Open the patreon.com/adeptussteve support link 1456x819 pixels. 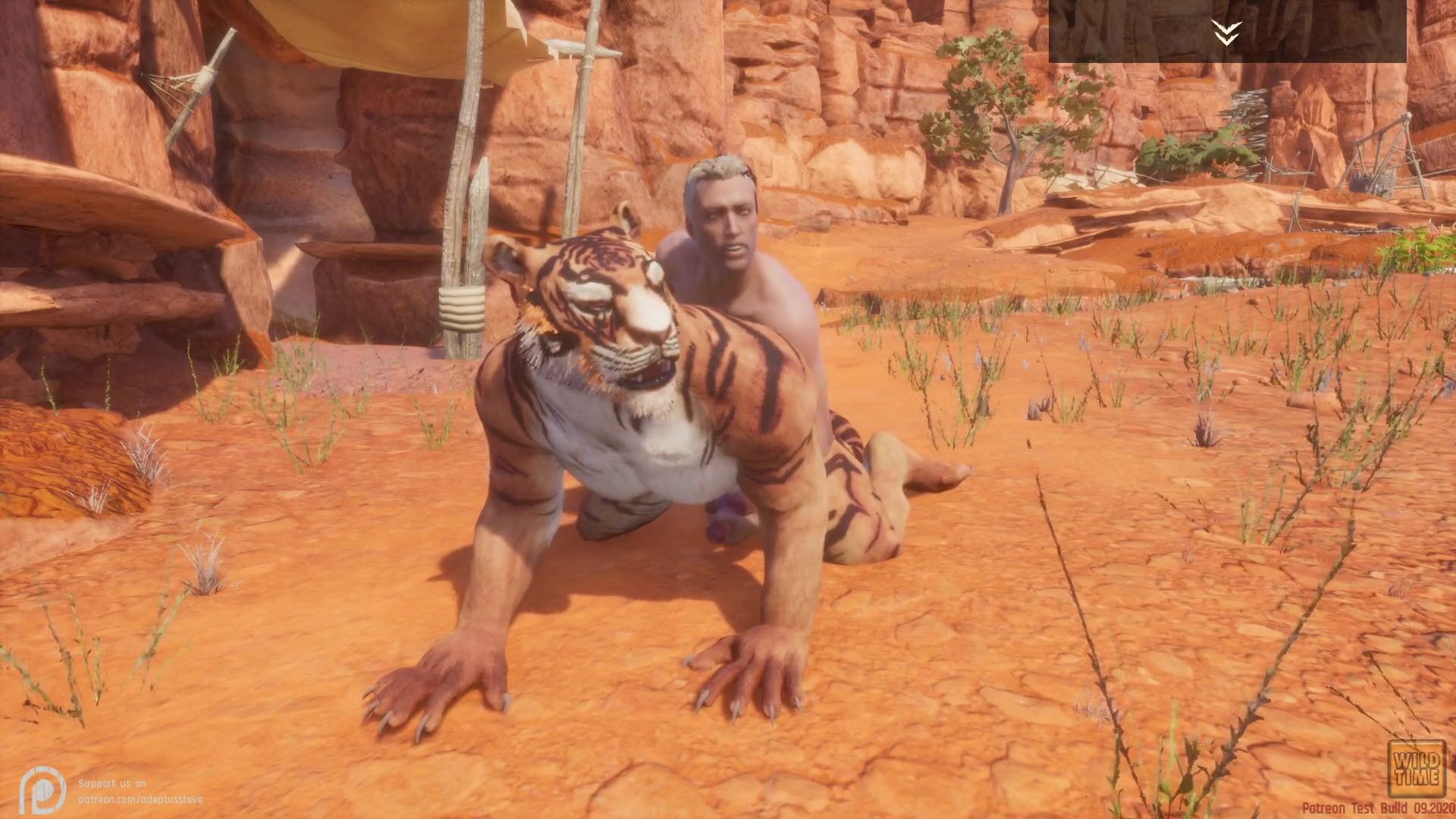[140, 799]
